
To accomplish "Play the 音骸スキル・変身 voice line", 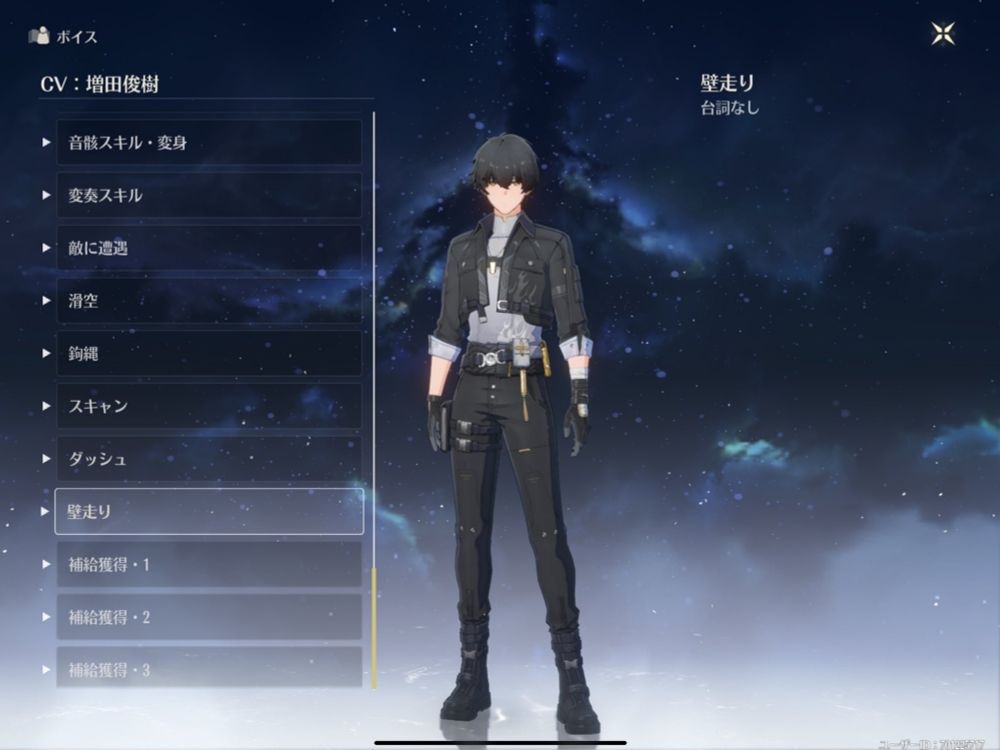I will [208, 143].
